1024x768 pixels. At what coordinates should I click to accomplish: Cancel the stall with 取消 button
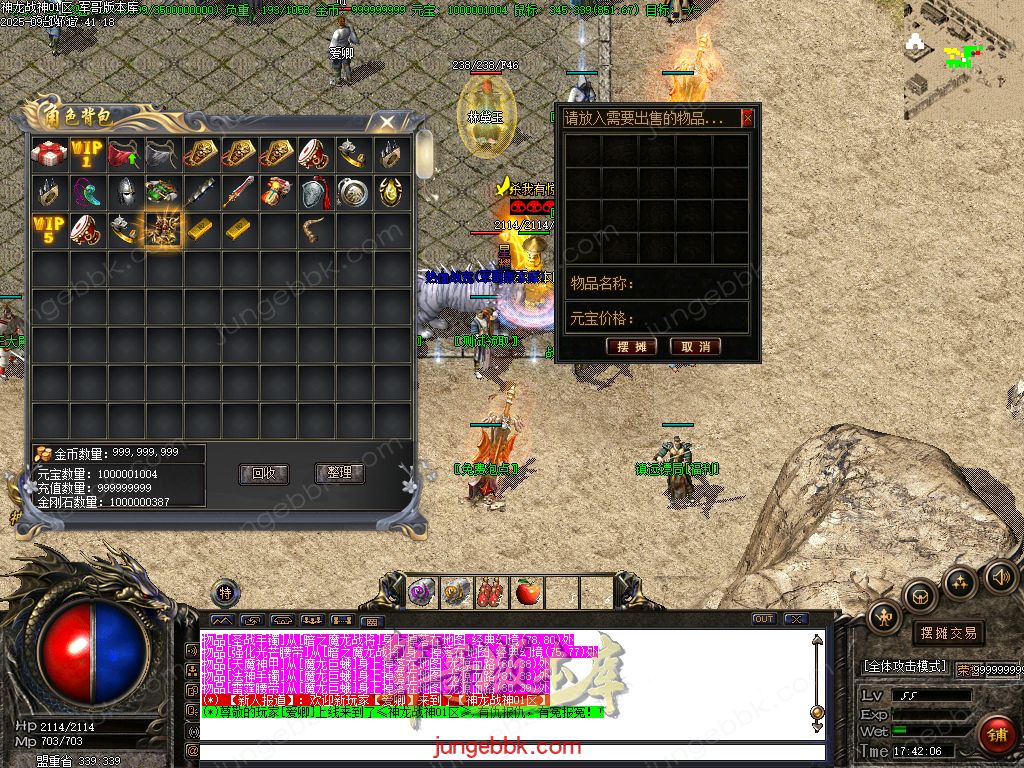coord(695,346)
